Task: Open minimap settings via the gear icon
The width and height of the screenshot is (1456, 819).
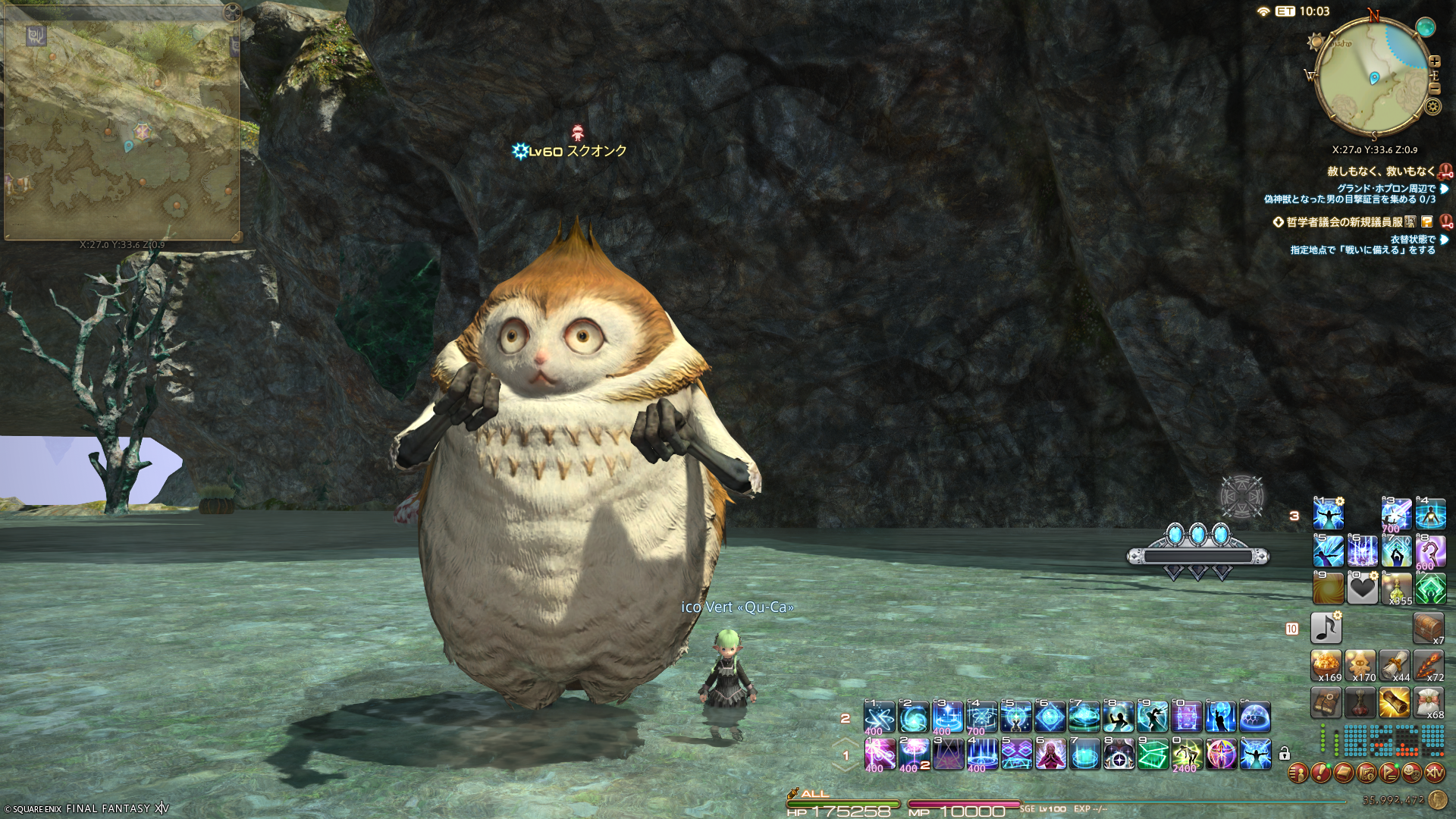Action: [x=1432, y=107]
